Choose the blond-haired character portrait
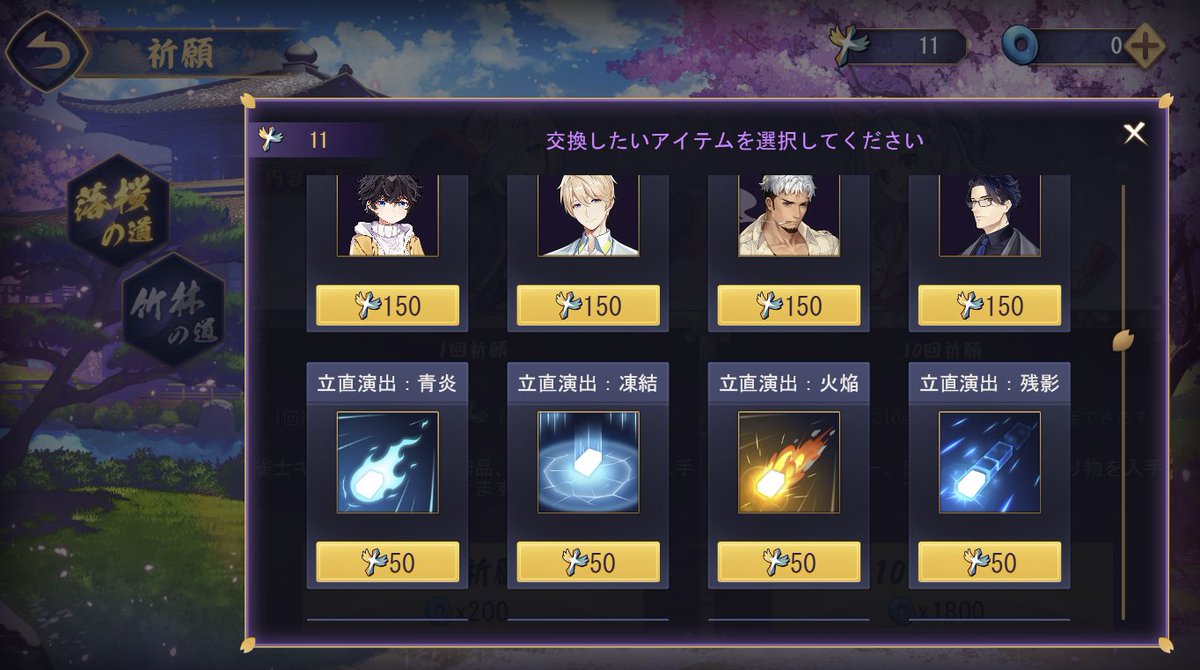Image resolution: width=1200 pixels, height=670 pixels. 588,216
